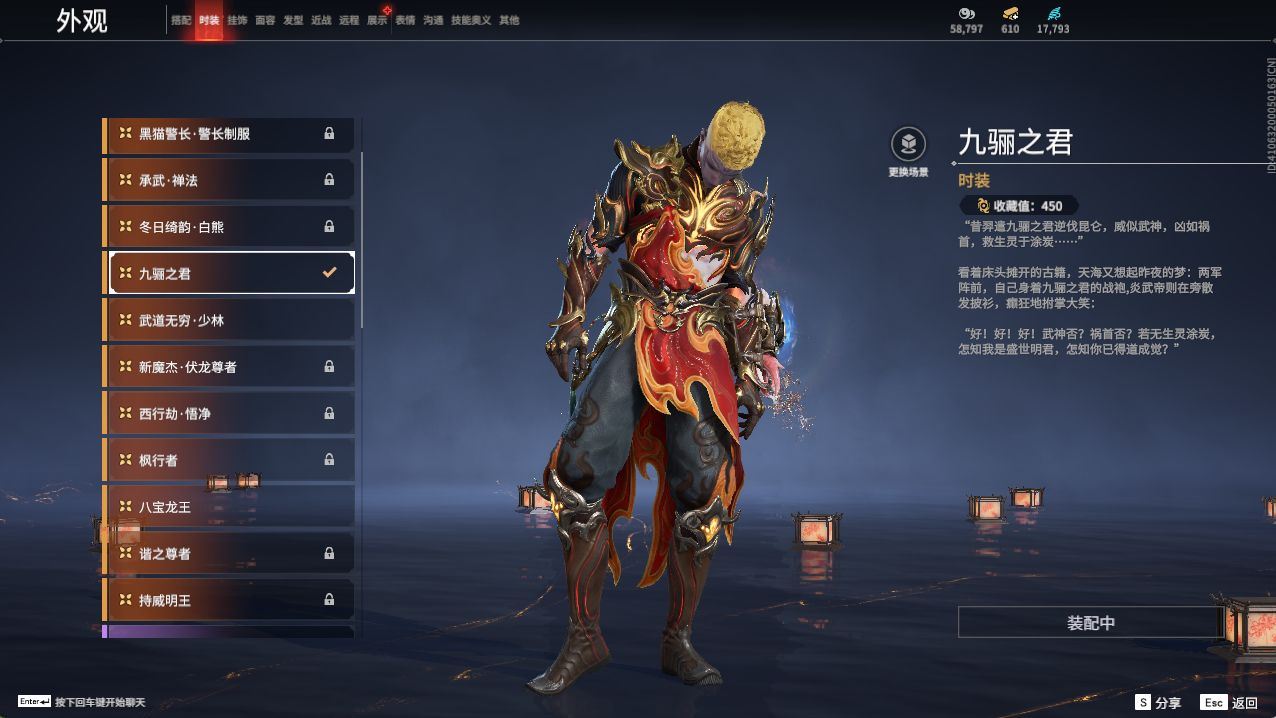The height and width of the screenshot is (718, 1276).
Task: Pick the 枫行者 outfit row
Action: pyautogui.click(x=230, y=460)
